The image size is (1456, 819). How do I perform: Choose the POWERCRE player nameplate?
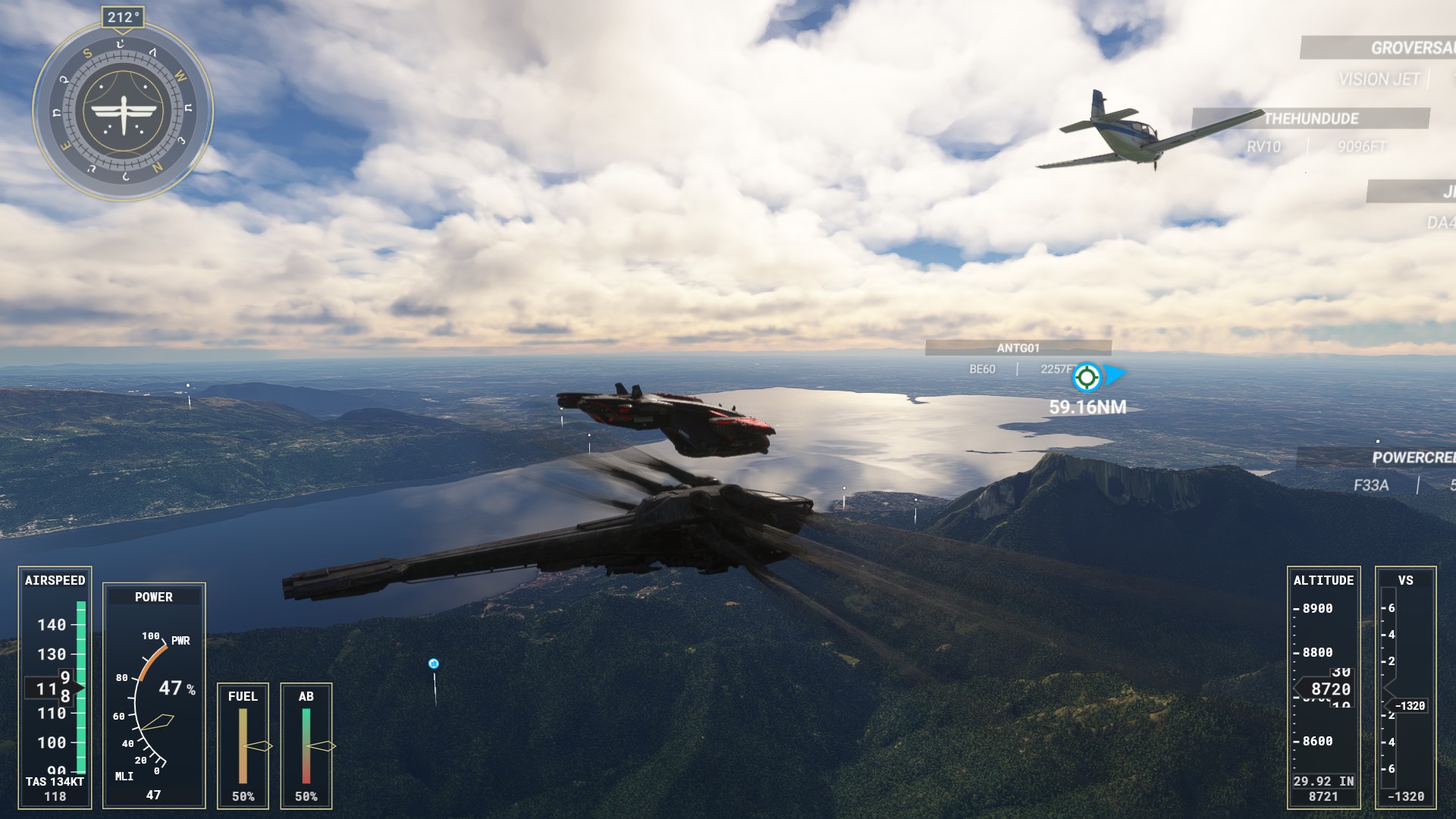(1412, 458)
